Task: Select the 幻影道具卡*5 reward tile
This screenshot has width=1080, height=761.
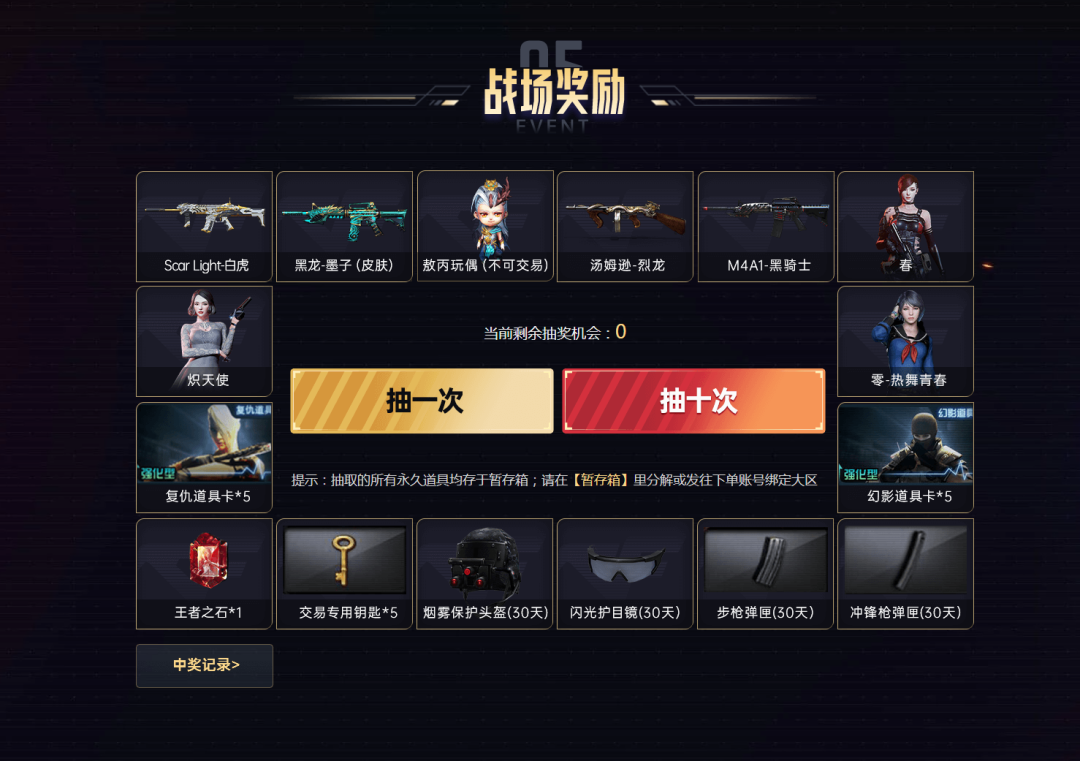Action: 905,457
